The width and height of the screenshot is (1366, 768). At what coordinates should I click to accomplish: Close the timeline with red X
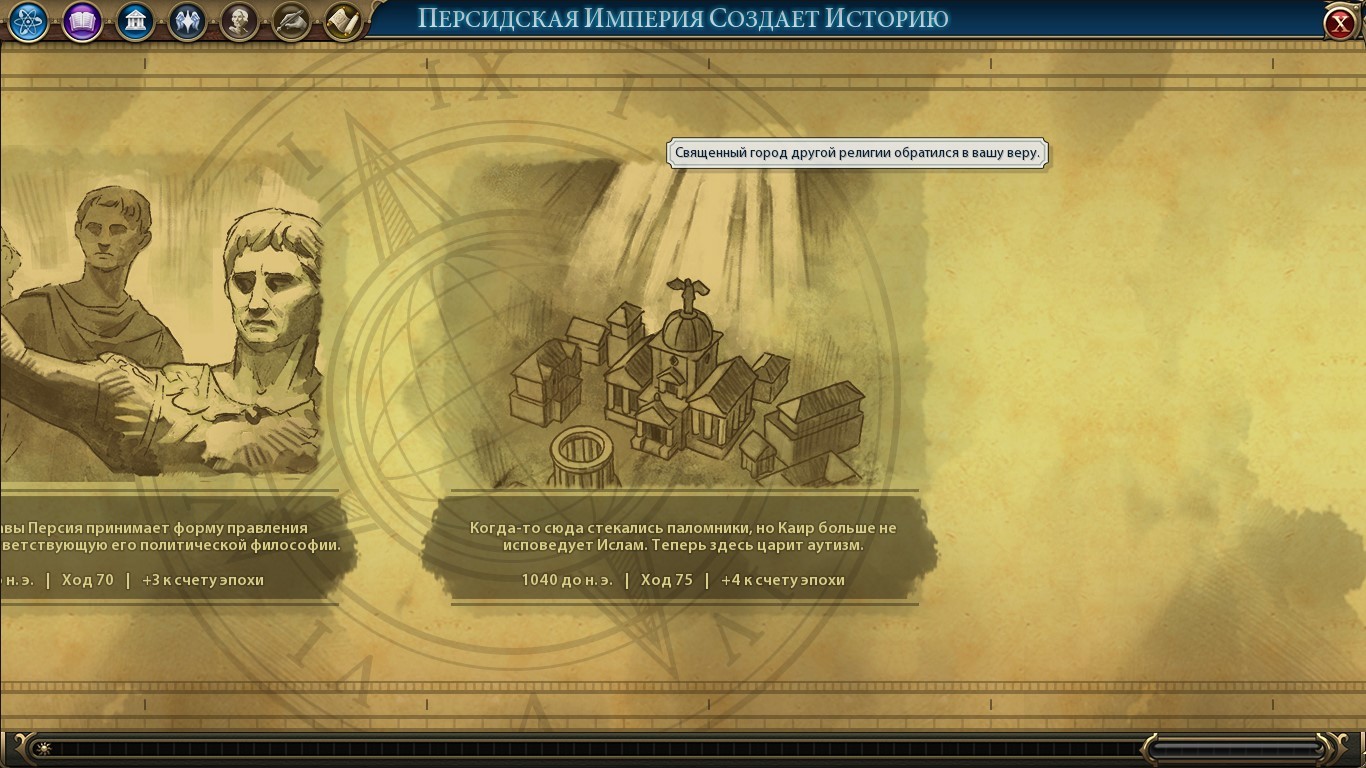1340,24
